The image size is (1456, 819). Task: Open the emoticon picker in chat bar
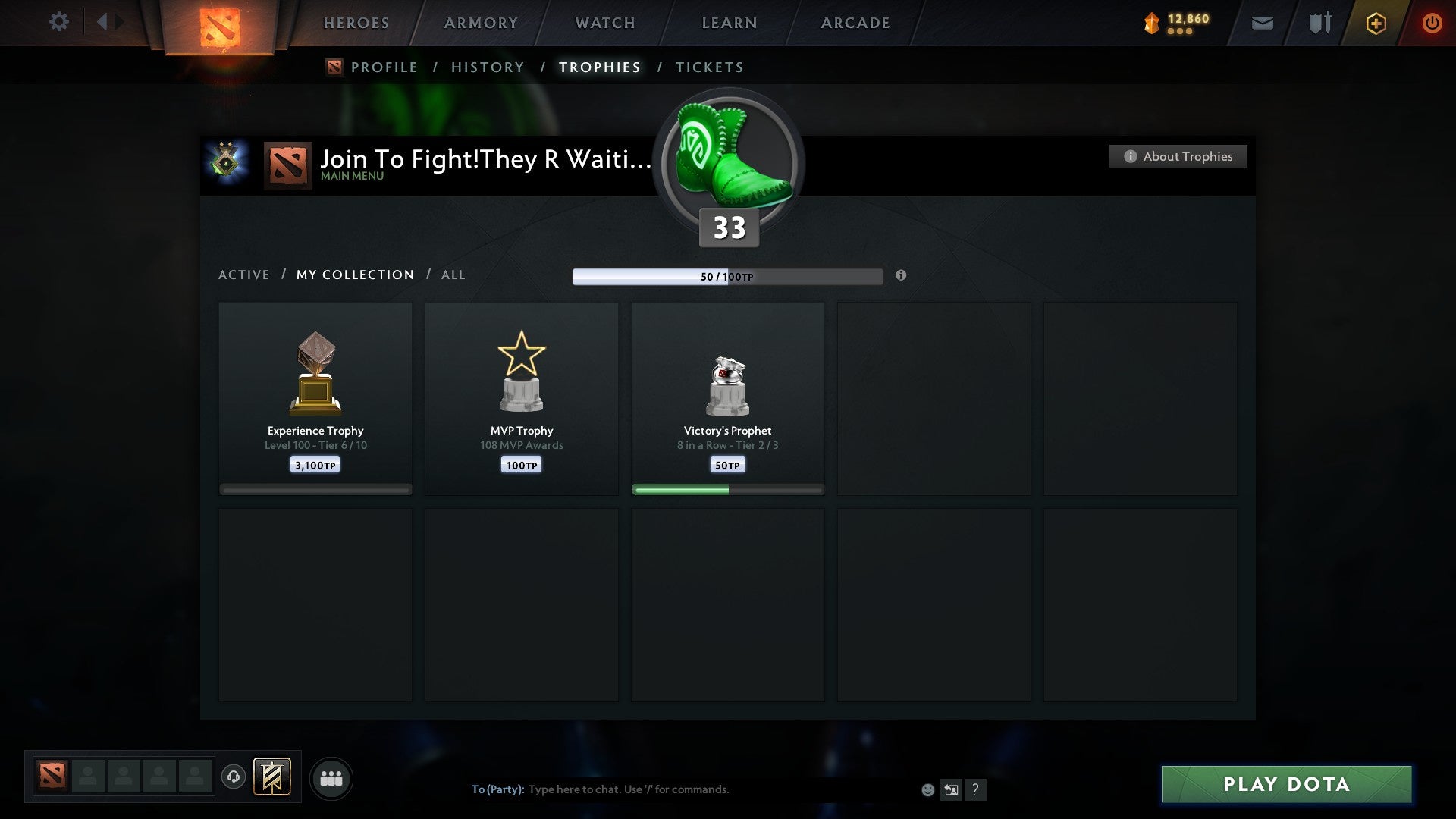tap(927, 789)
